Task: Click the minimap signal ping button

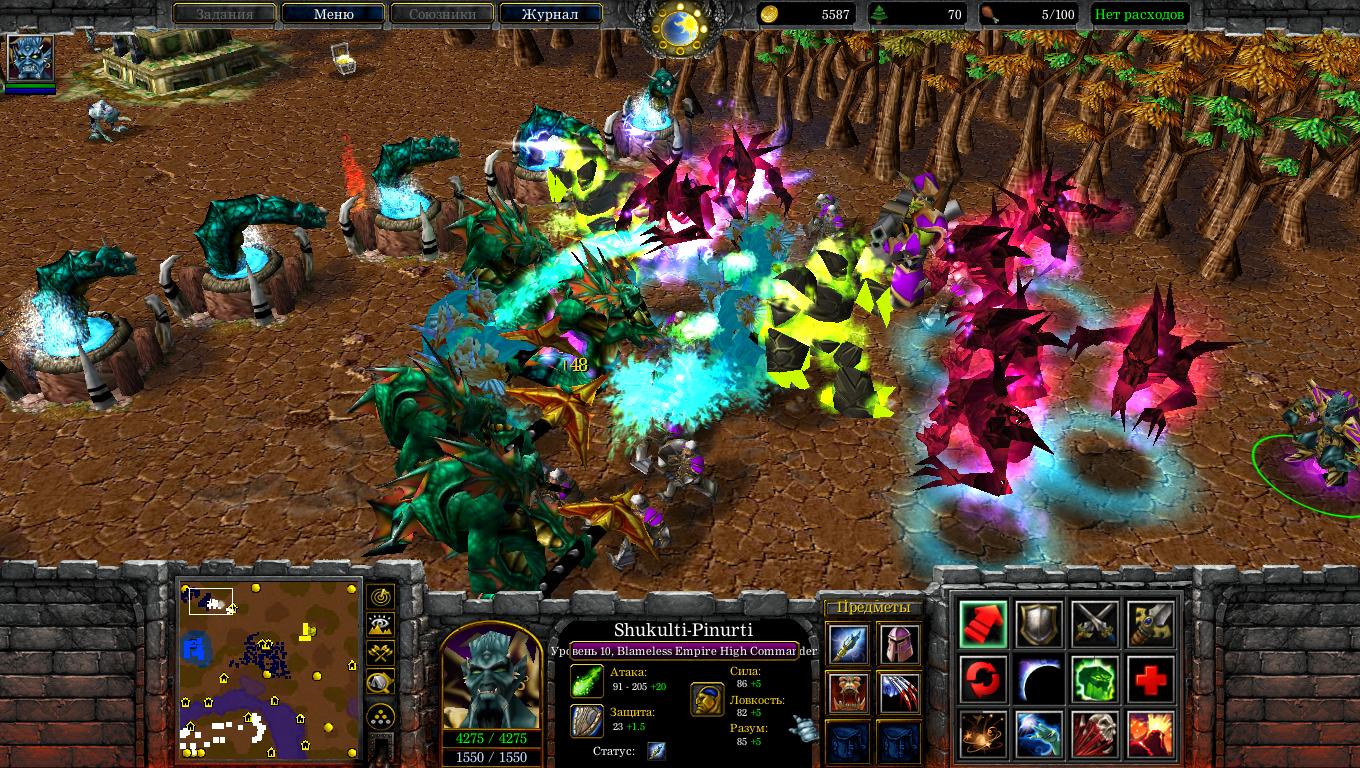Action: pos(381,597)
